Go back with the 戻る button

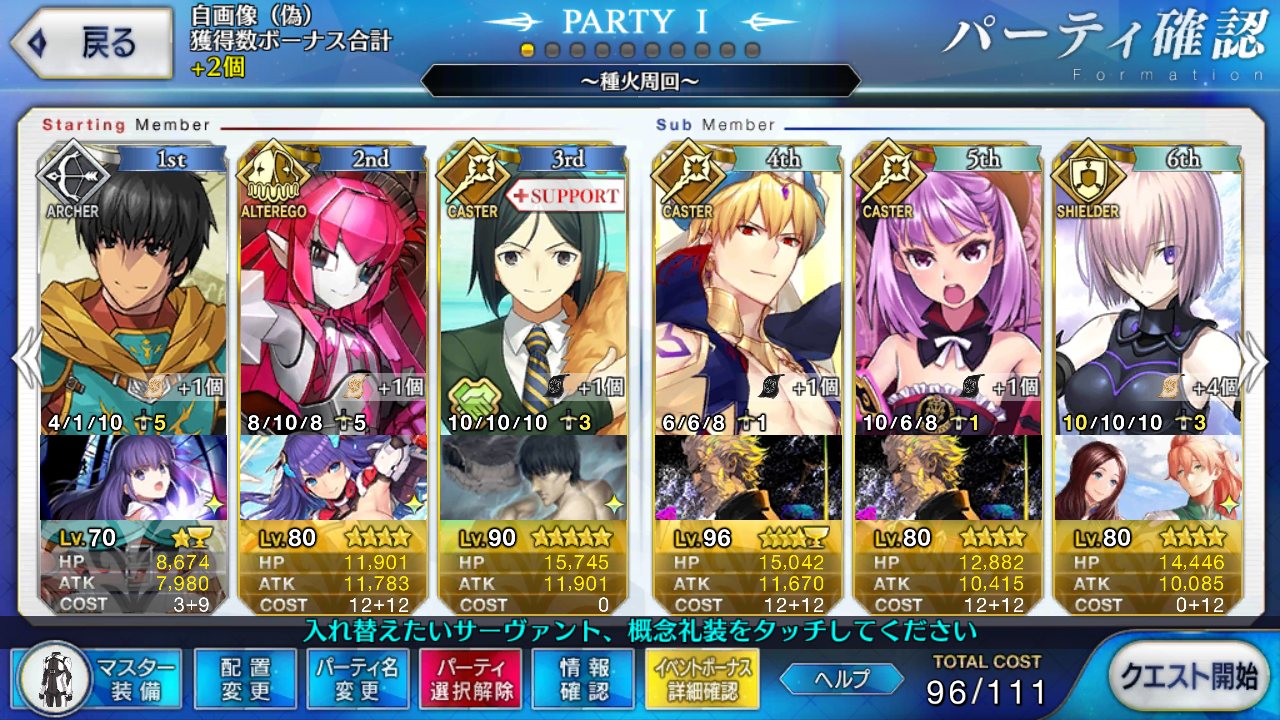(x=88, y=42)
